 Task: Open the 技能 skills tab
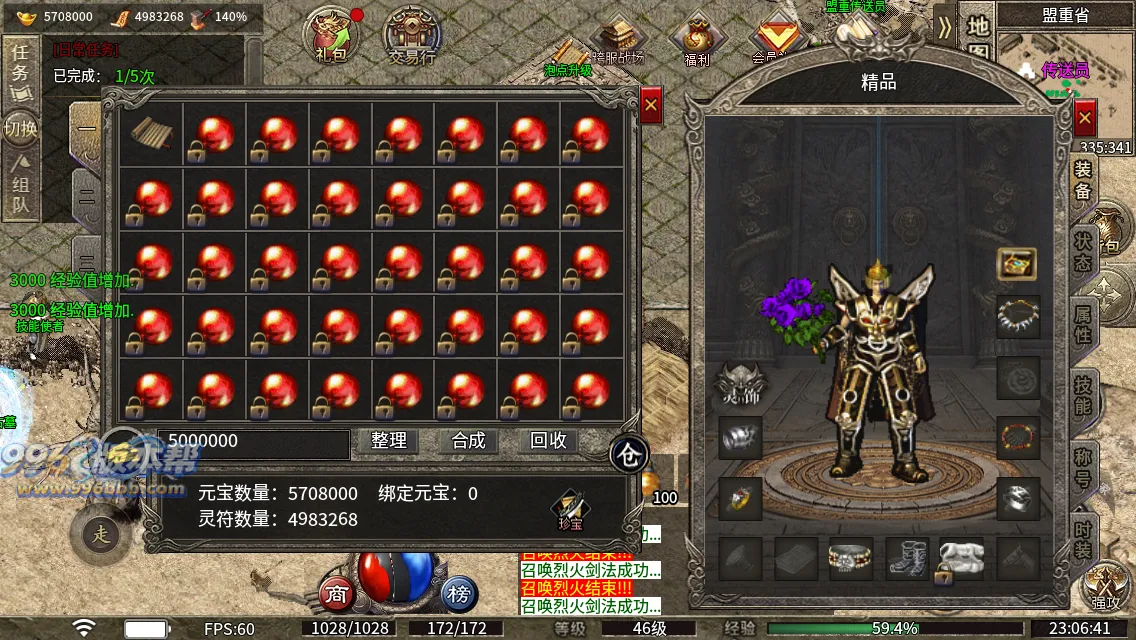[x=1083, y=396]
